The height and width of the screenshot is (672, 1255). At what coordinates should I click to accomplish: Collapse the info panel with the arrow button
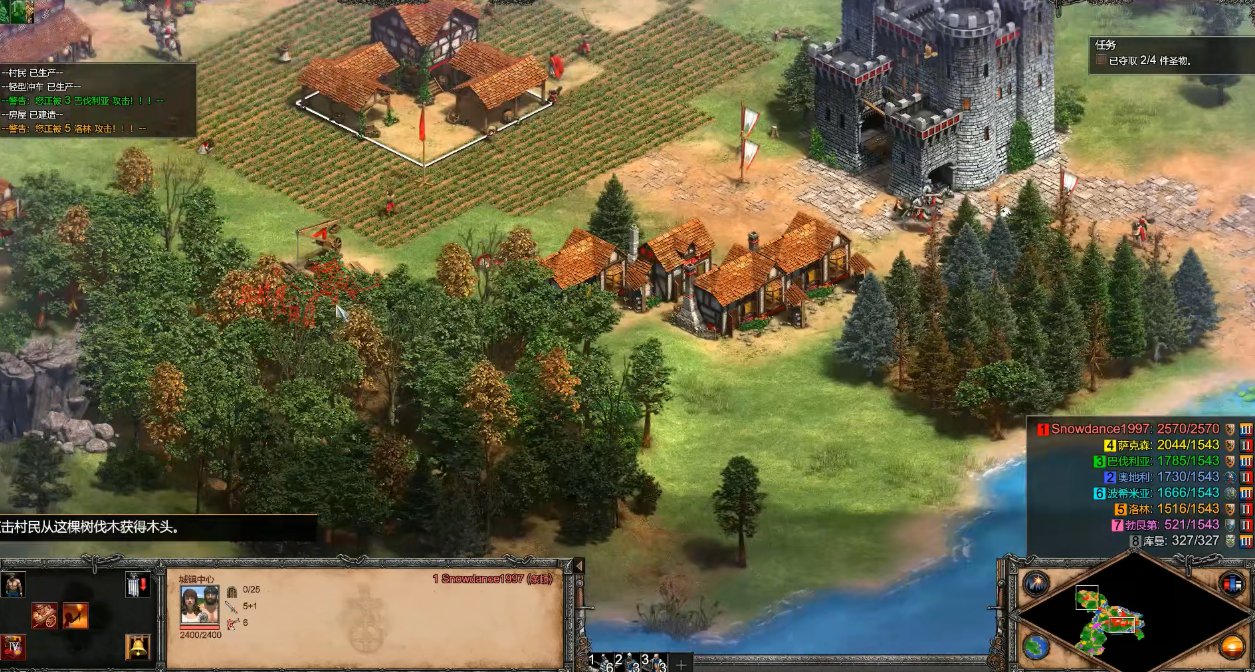pyautogui.click(x=577, y=566)
